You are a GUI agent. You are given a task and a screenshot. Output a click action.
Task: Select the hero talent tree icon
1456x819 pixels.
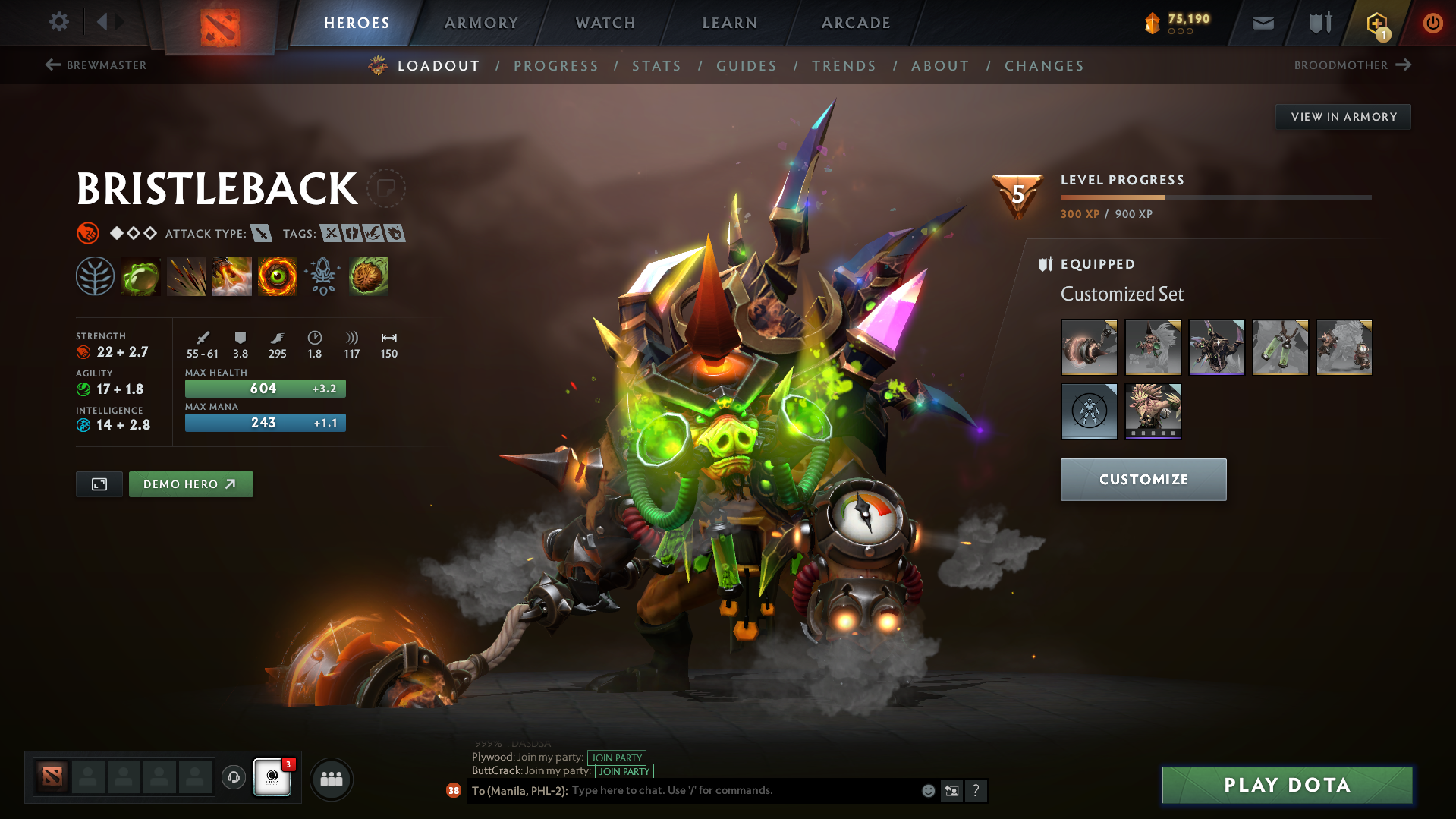point(95,276)
